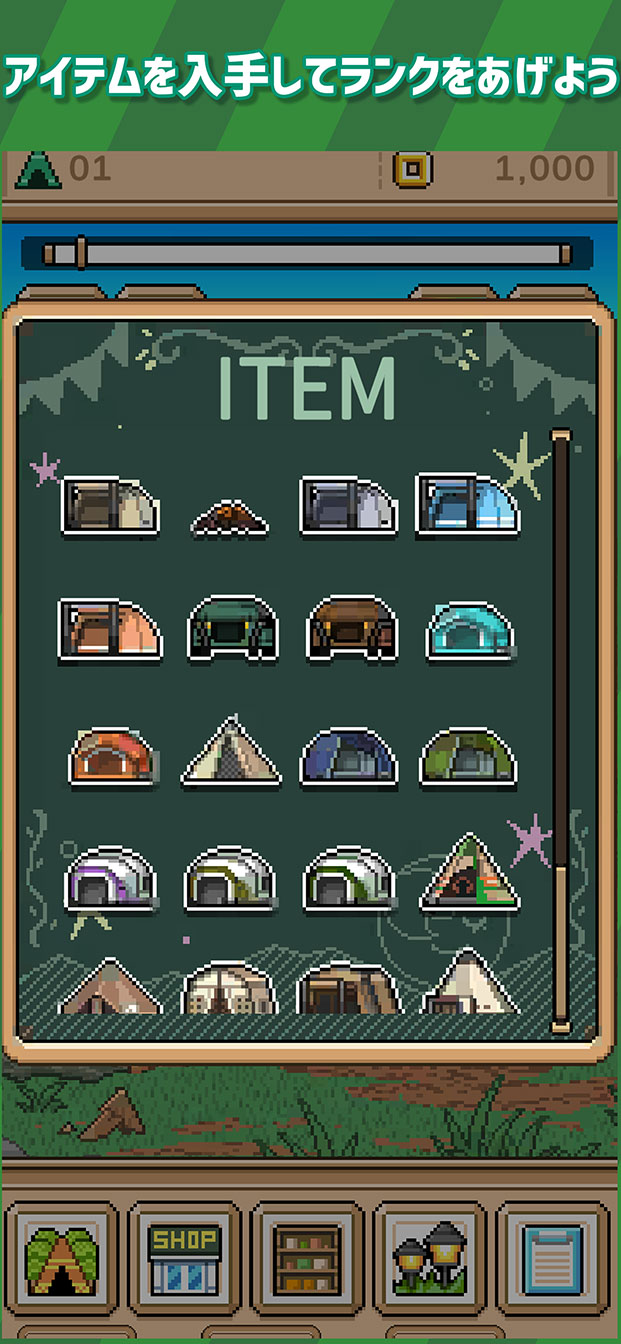
Task: Open the street lamp decoration menu
Action: [x=430, y=1258]
